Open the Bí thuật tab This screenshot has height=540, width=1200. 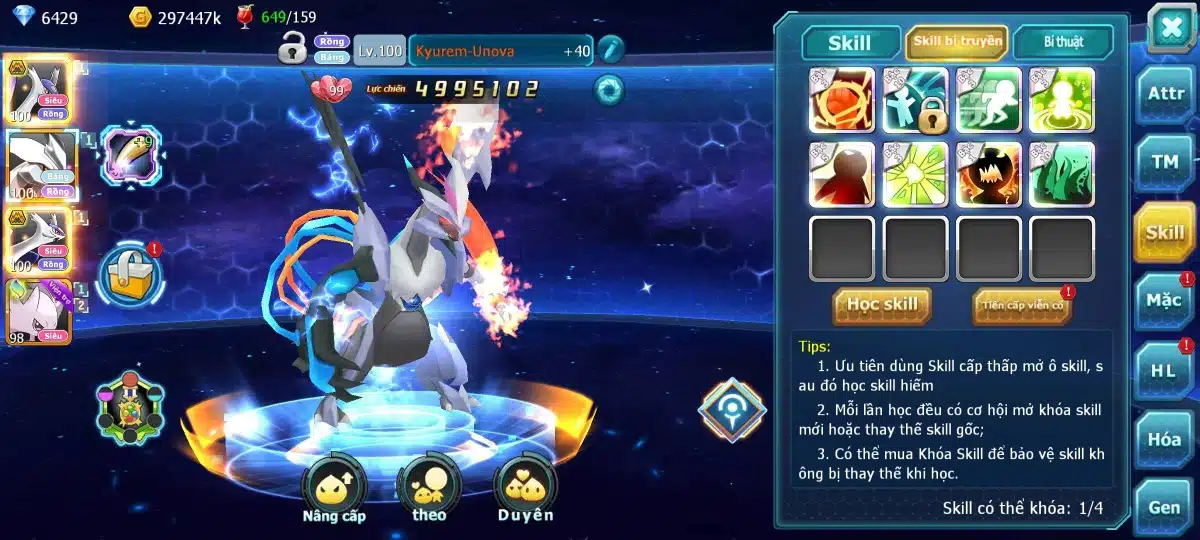(1063, 42)
